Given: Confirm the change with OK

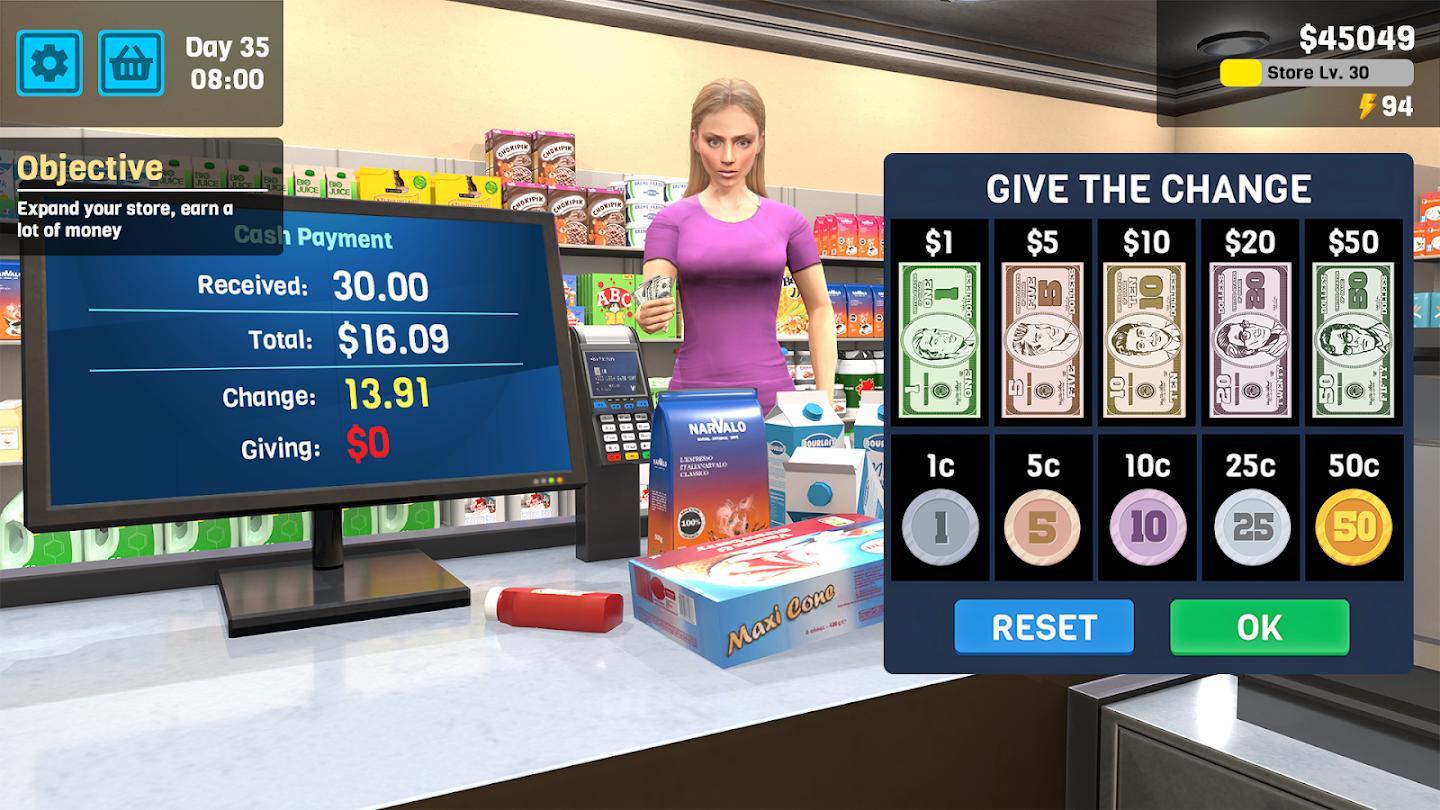Looking at the screenshot, I should (x=1260, y=627).
